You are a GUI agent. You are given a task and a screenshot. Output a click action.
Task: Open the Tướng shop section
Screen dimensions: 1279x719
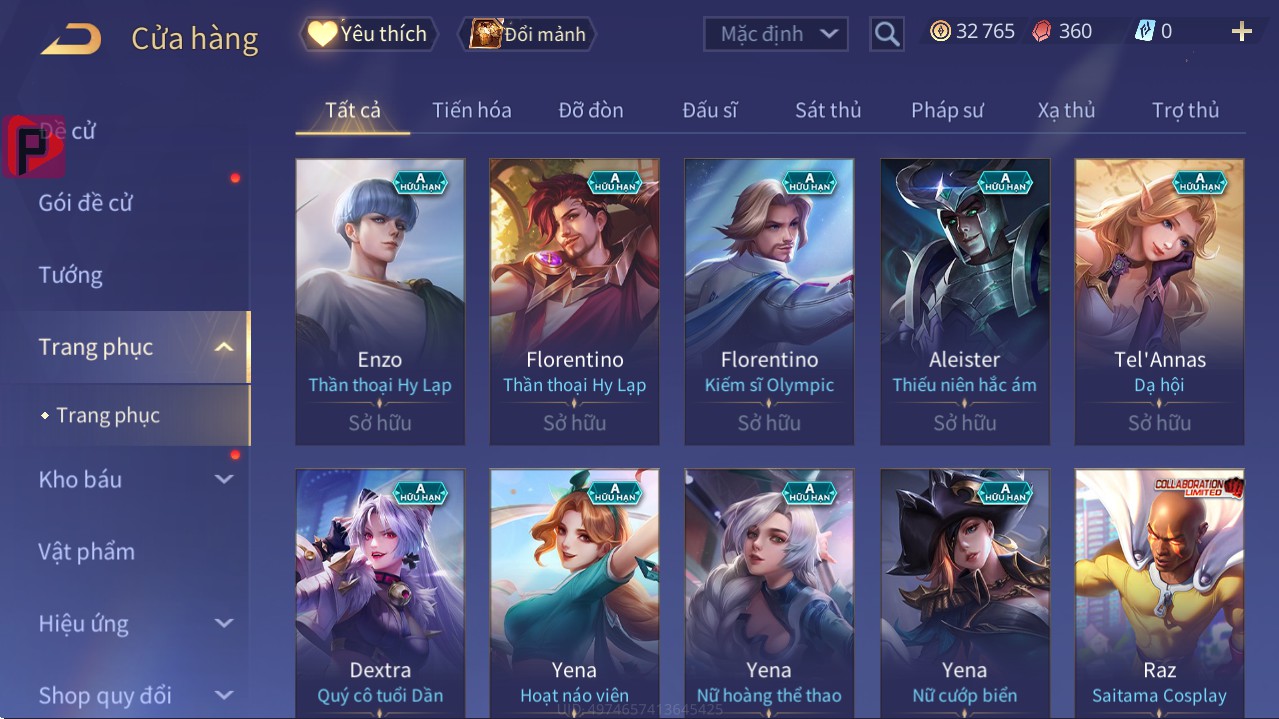pos(71,275)
